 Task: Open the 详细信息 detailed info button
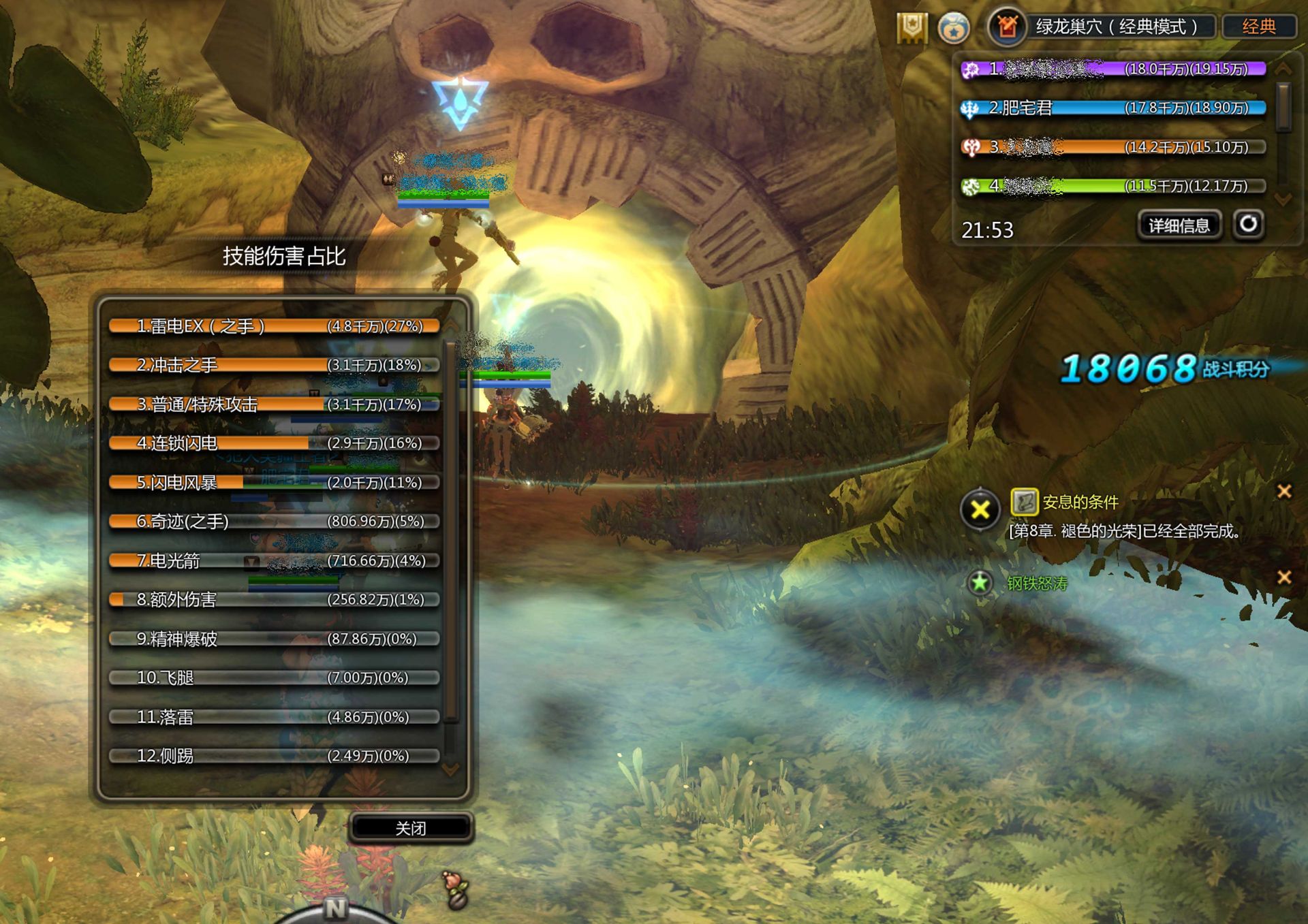coord(1179,225)
